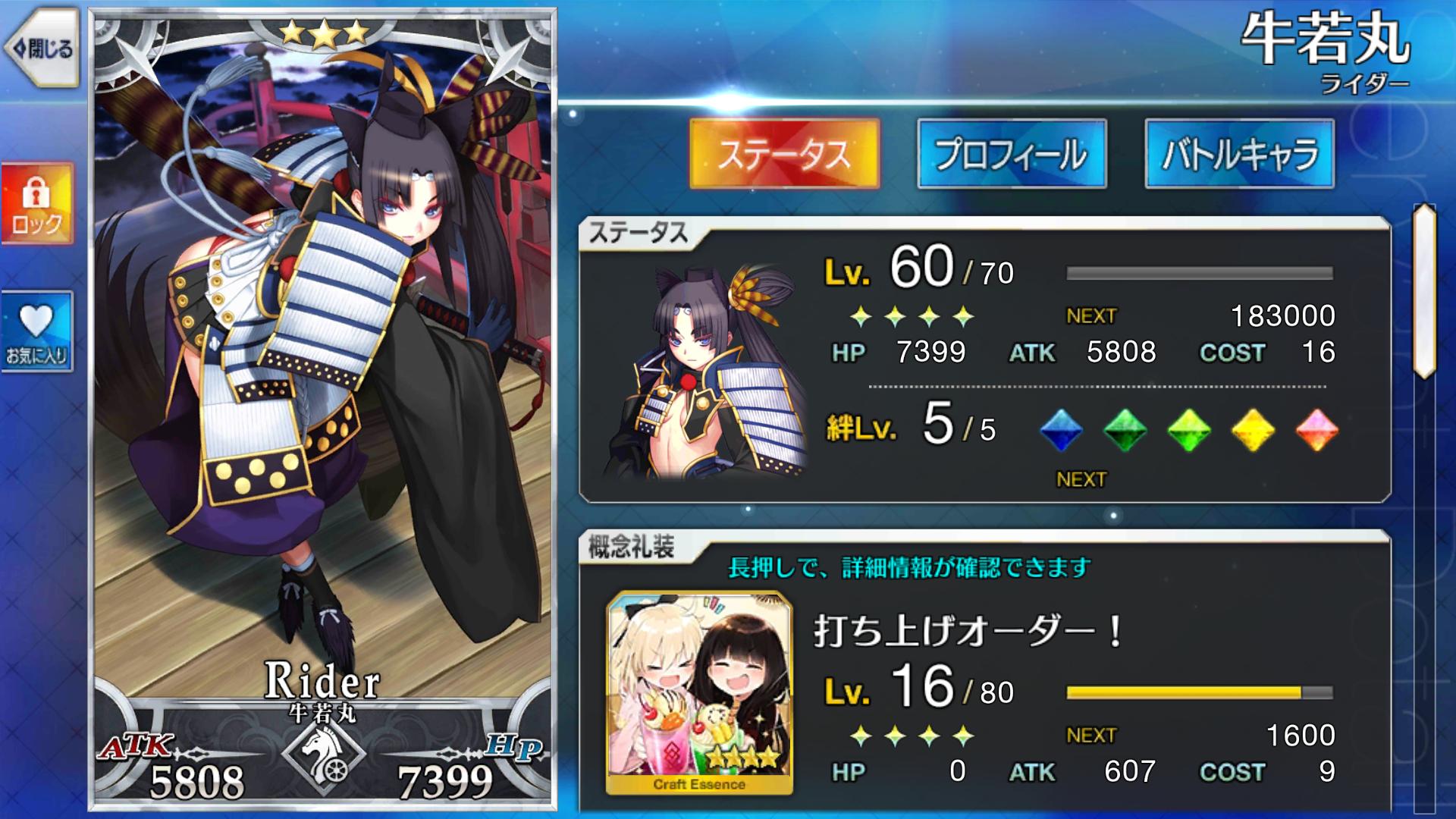Mark Ushiwakamaru as favorite
This screenshot has height=819, width=1456.
[37, 331]
